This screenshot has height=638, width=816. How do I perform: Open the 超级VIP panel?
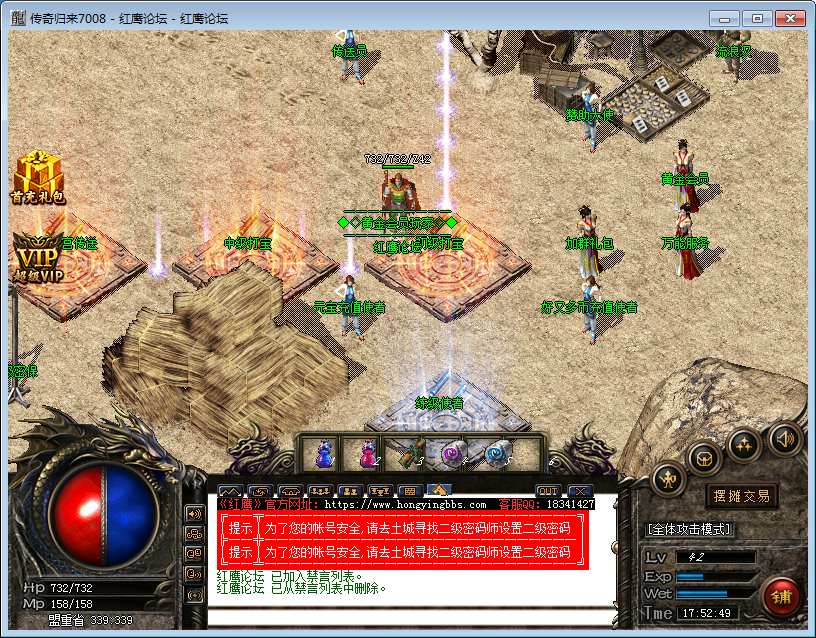[x=38, y=256]
